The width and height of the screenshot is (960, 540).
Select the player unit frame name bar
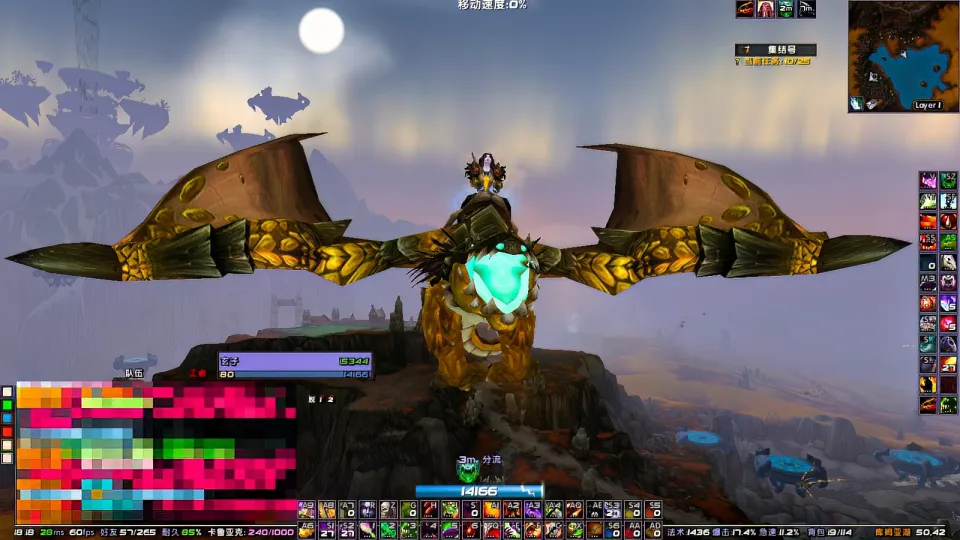[x=295, y=360]
